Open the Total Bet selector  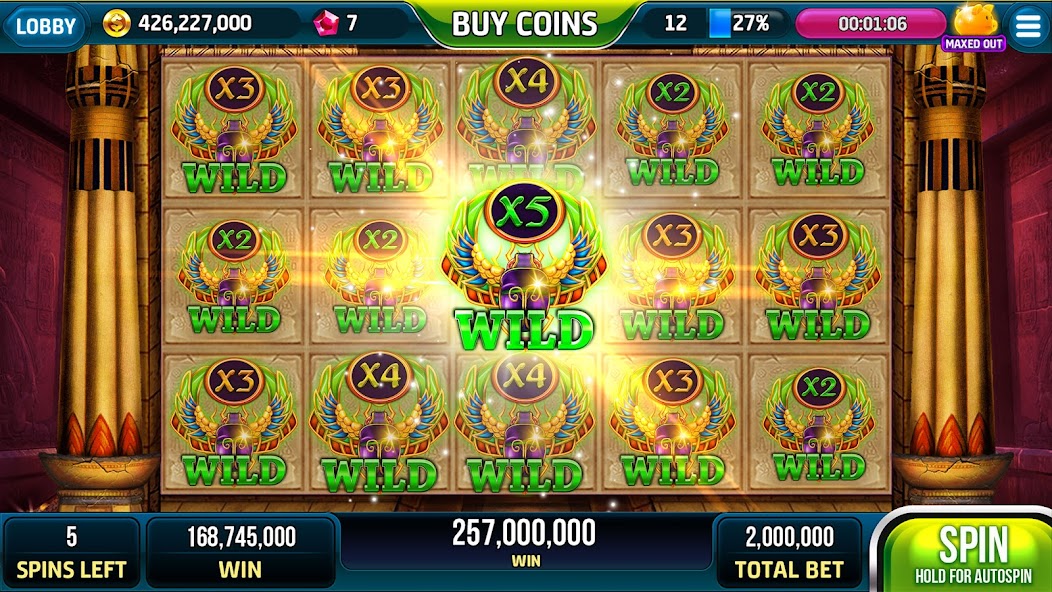point(789,551)
